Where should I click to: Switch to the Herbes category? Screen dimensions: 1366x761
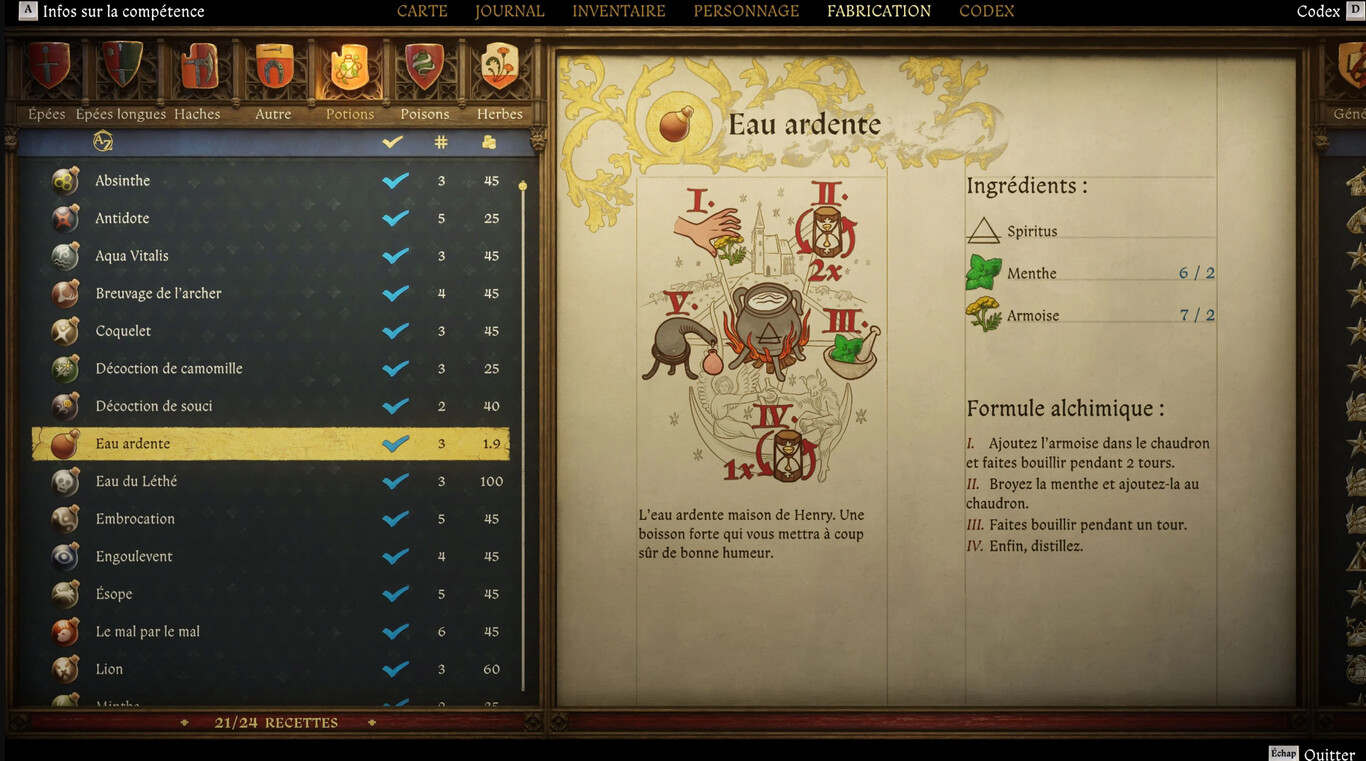(499, 68)
